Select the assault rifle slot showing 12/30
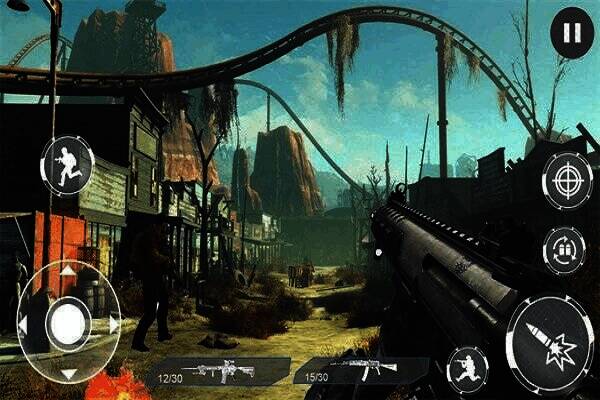600x400 pixels. coord(220,371)
